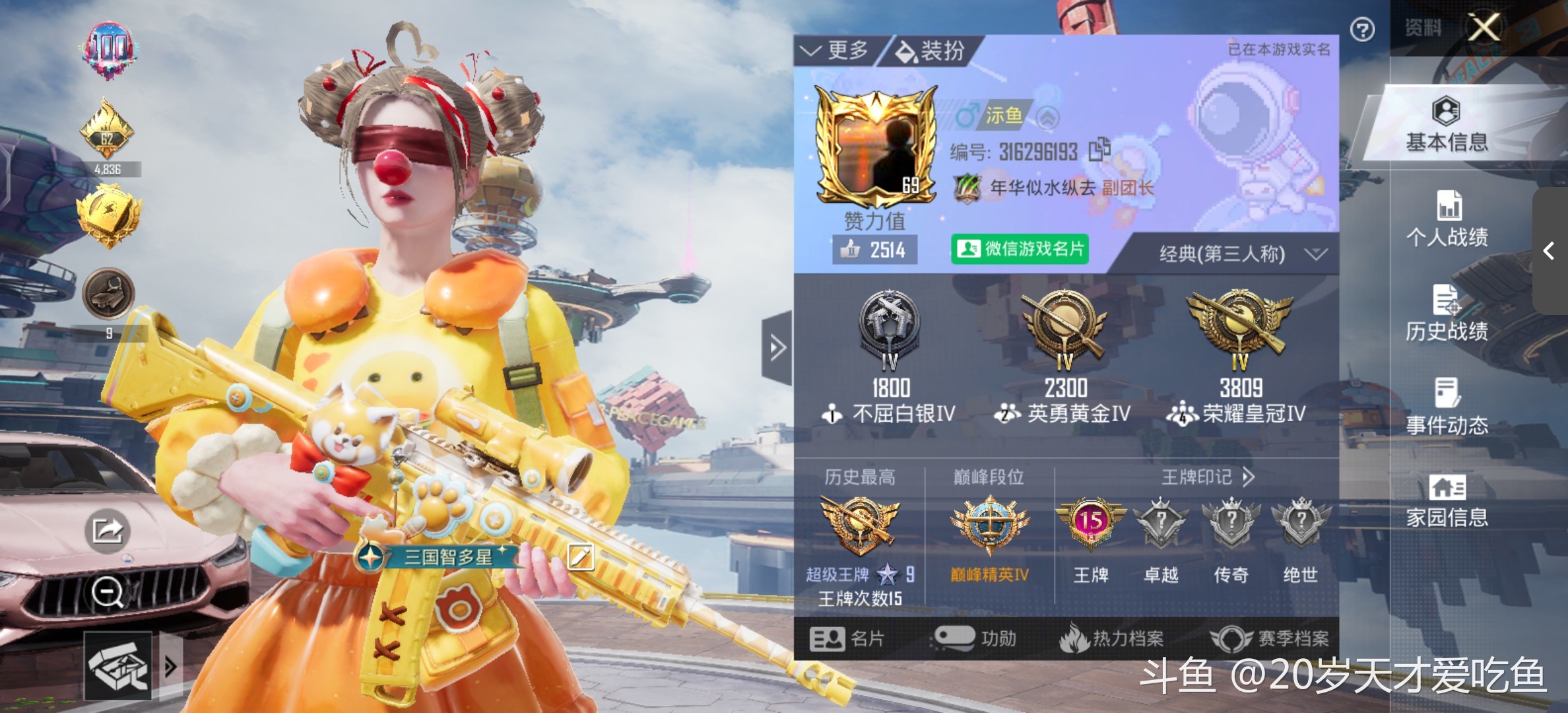This screenshot has height=713, width=1568.
Task: Click the question mark help icon
Action: click(1362, 30)
